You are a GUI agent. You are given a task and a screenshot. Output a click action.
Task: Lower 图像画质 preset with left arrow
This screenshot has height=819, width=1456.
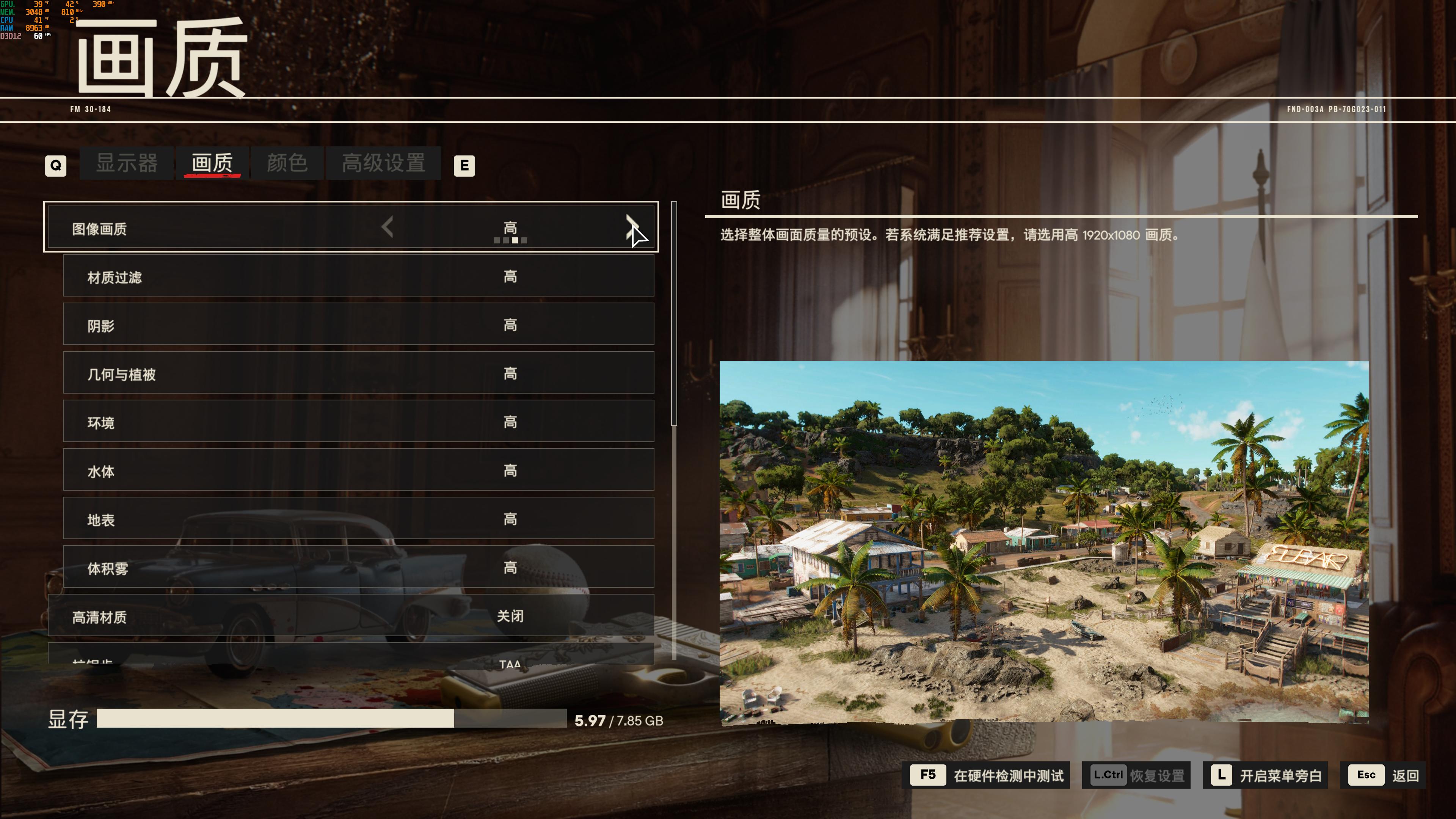[387, 227]
